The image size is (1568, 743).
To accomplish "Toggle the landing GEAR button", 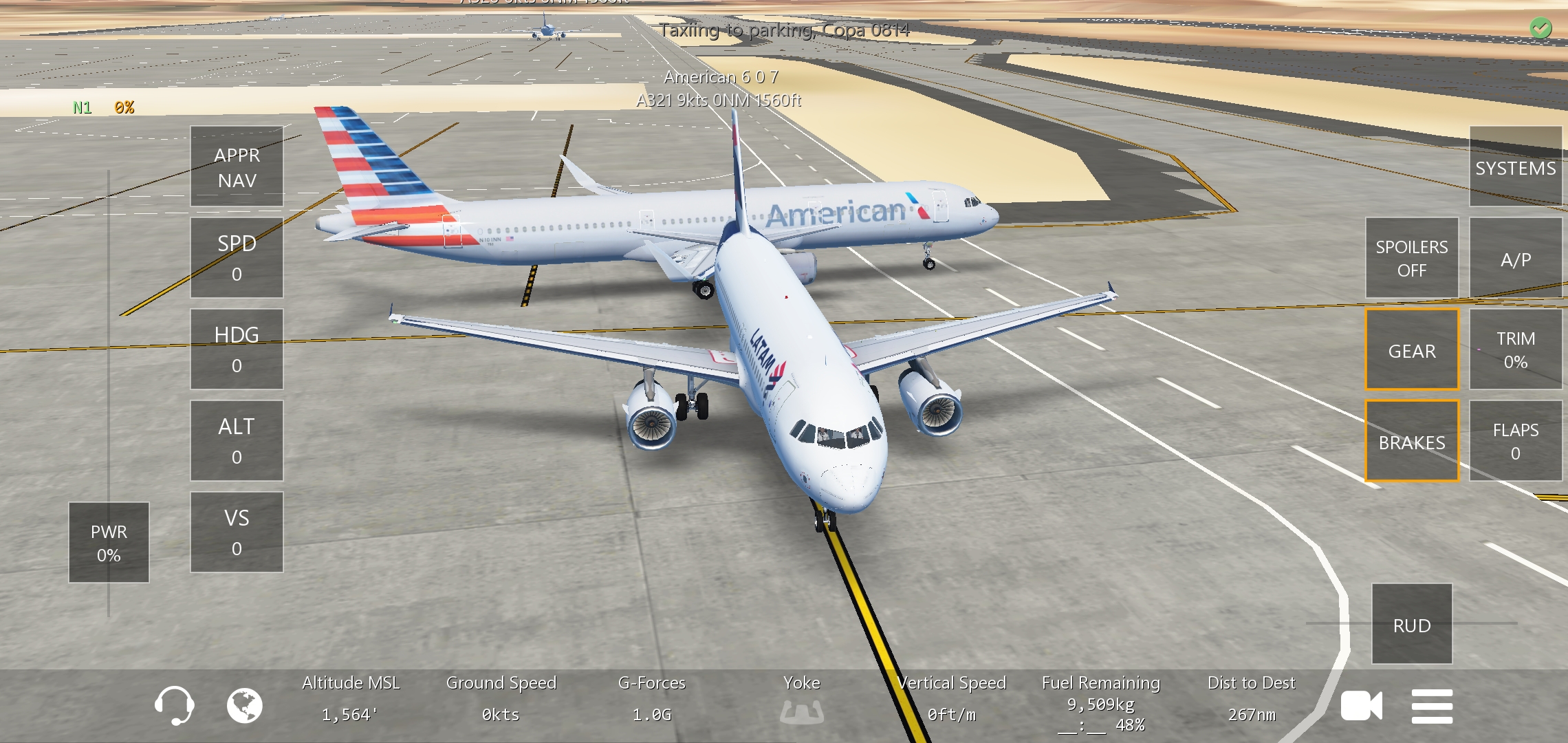I will (x=1411, y=350).
